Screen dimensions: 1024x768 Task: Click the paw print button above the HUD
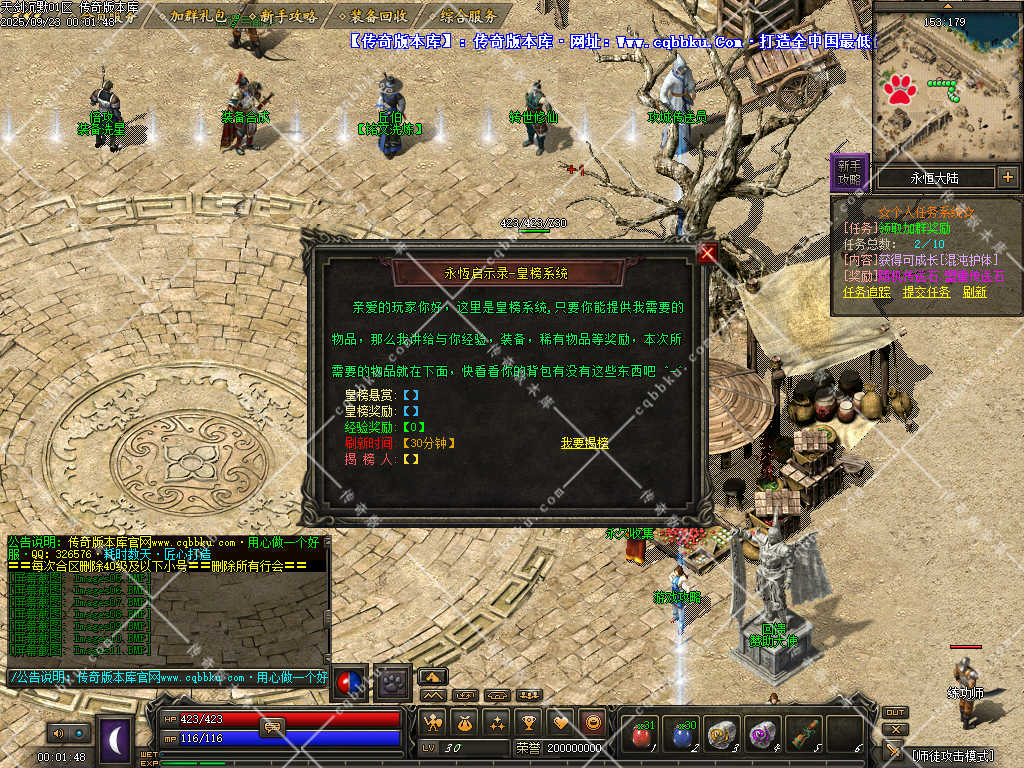click(393, 680)
